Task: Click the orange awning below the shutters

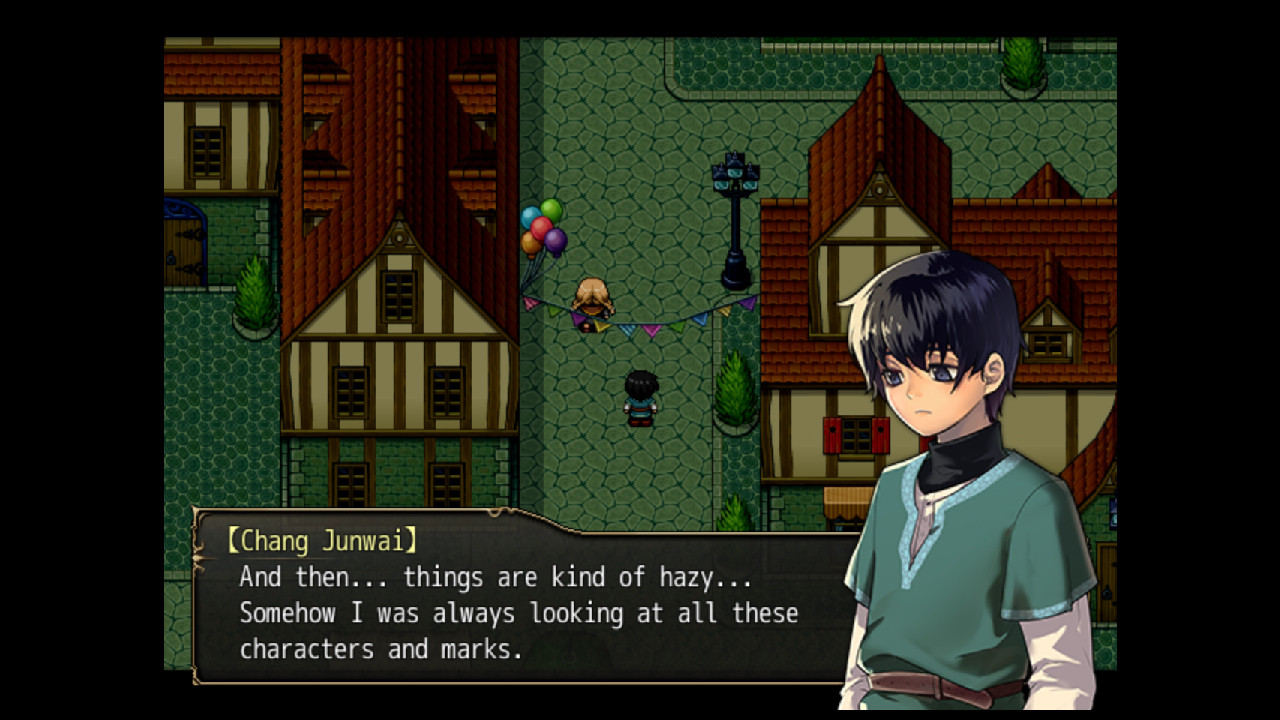Action: (x=845, y=495)
